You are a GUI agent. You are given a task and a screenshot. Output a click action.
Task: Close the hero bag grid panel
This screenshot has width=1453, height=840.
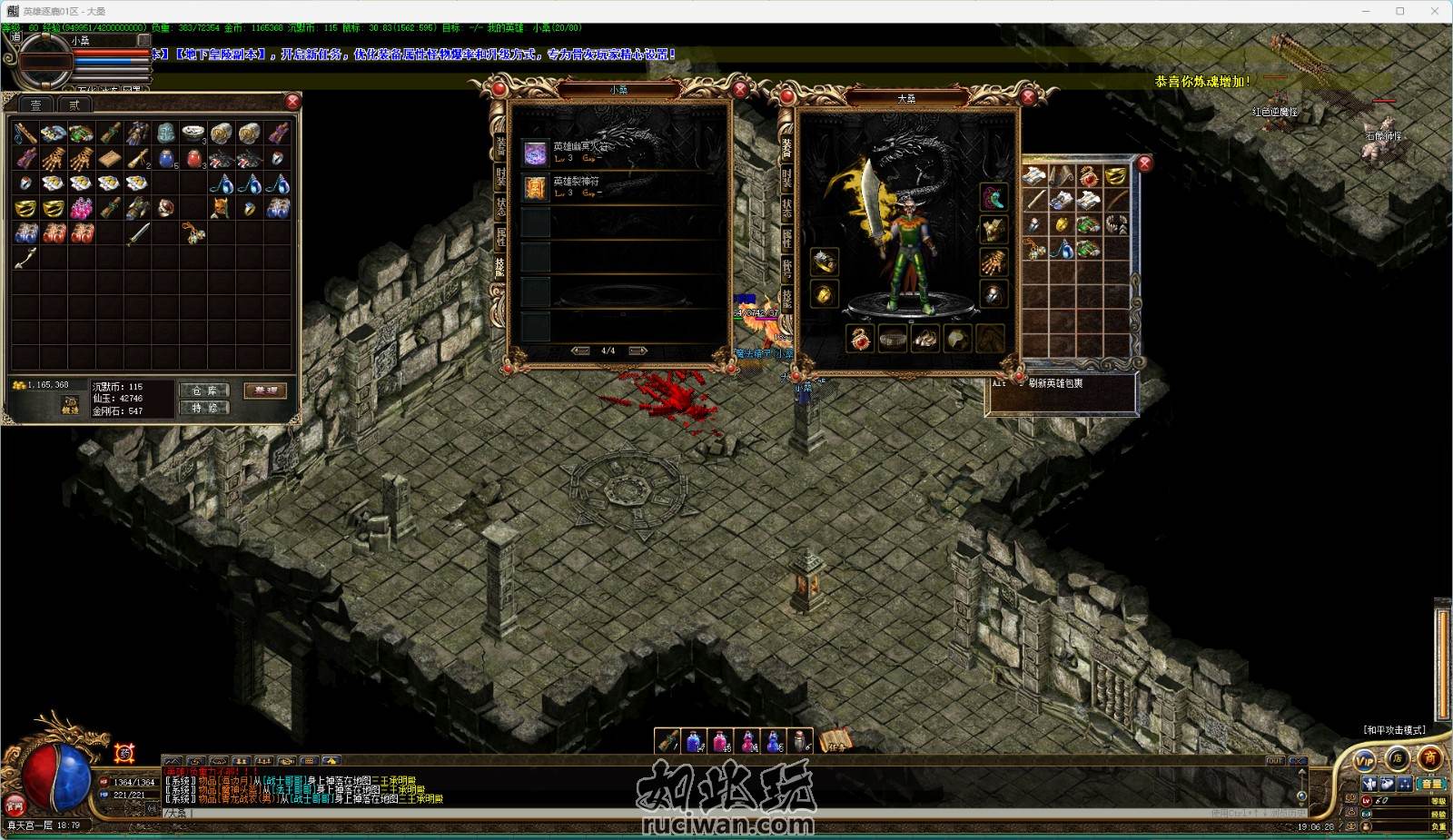tap(1145, 163)
